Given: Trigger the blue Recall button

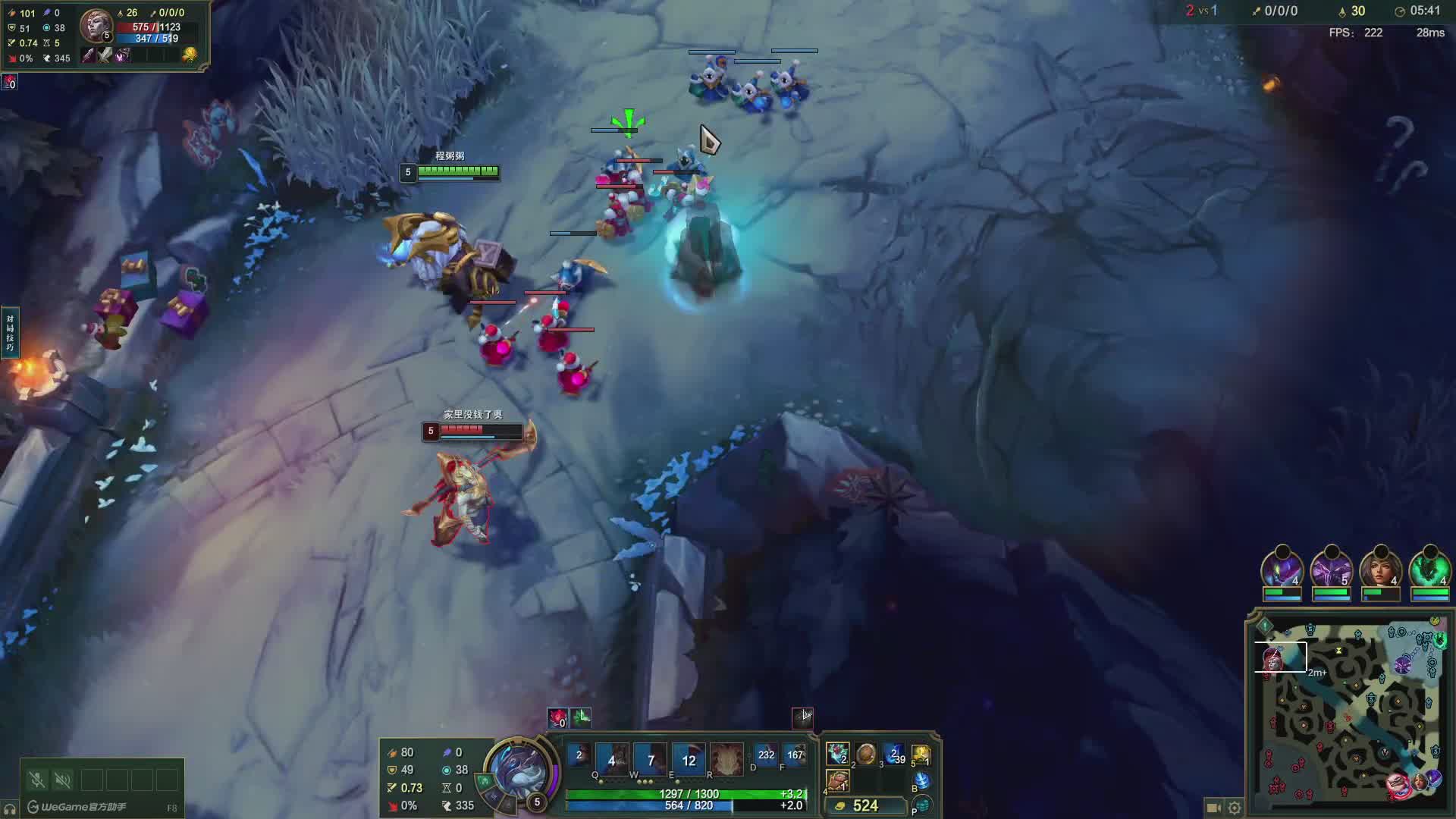Looking at the screenshot, I should [x=922, y=780].
